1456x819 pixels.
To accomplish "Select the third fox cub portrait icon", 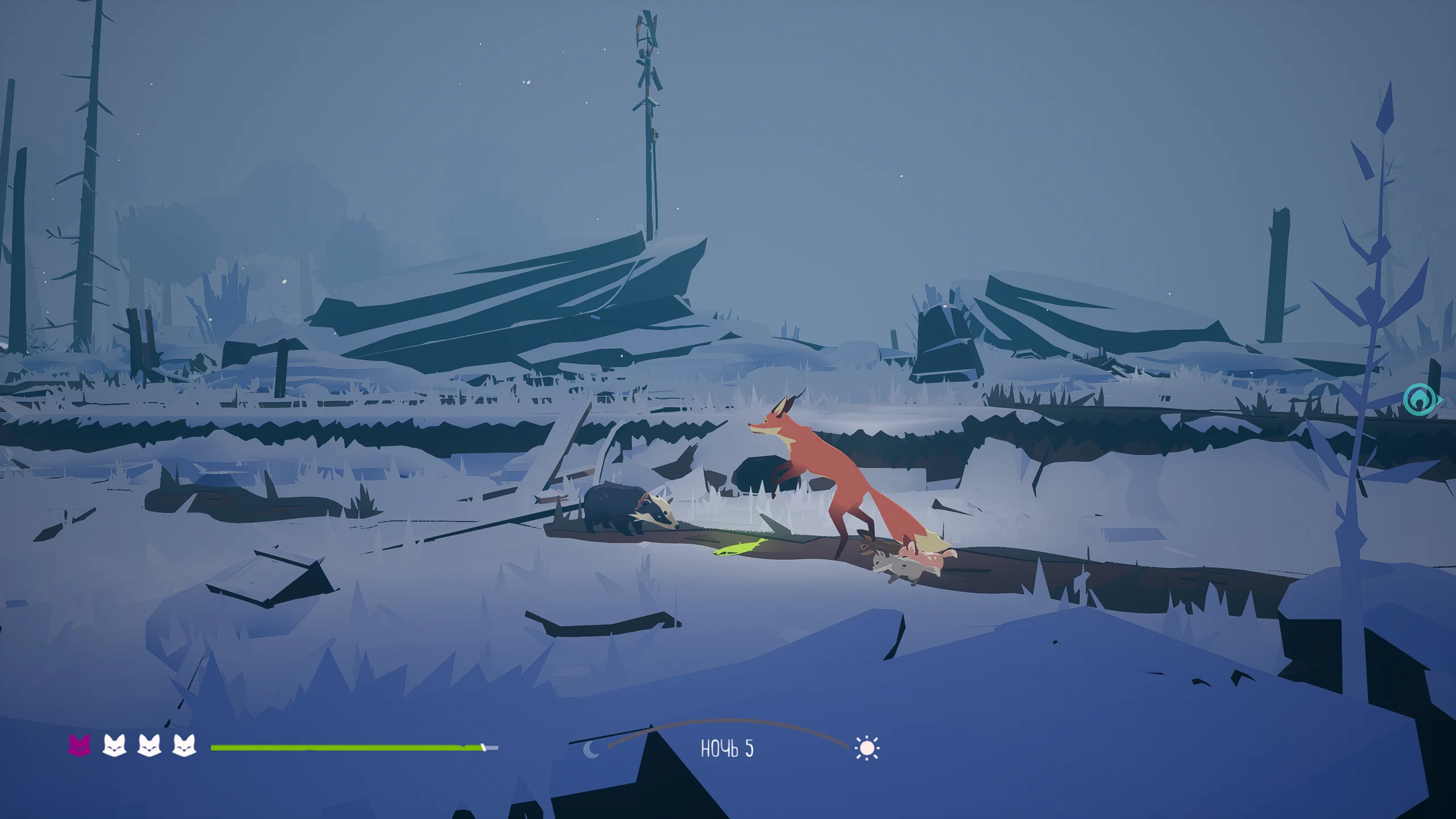I will (150, 746).
